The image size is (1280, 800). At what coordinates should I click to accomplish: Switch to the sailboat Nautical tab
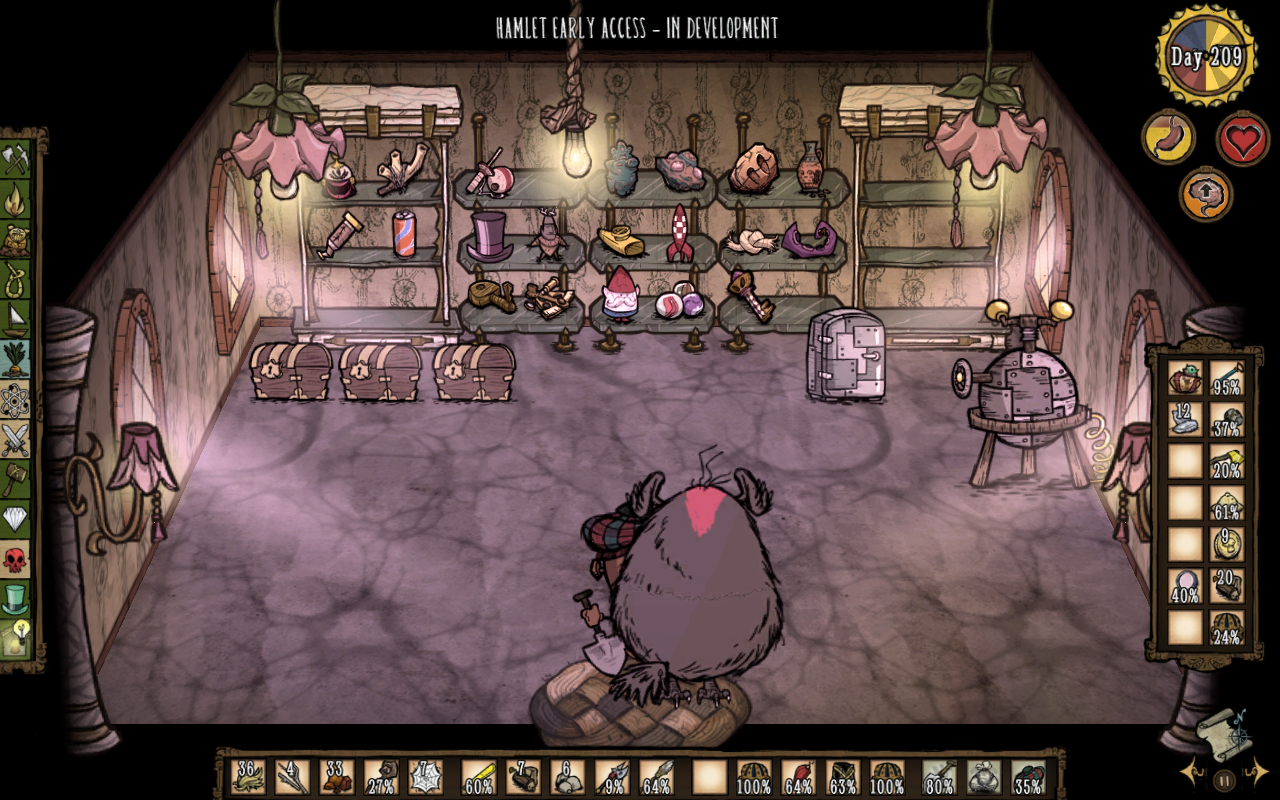click(16, 318)
